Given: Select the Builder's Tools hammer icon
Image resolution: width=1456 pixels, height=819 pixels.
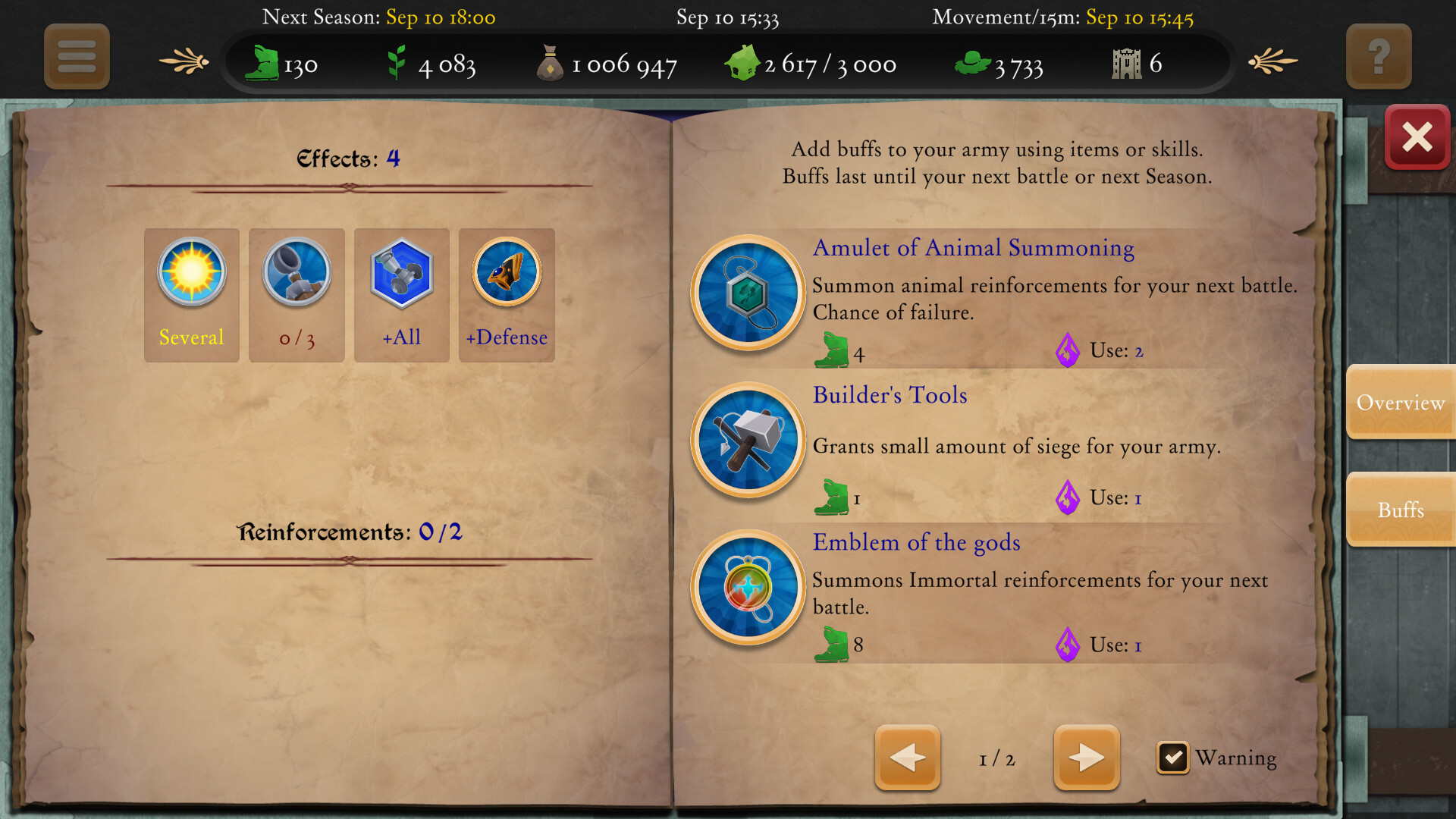Looking at the screenshot, I should pos(747,442).
